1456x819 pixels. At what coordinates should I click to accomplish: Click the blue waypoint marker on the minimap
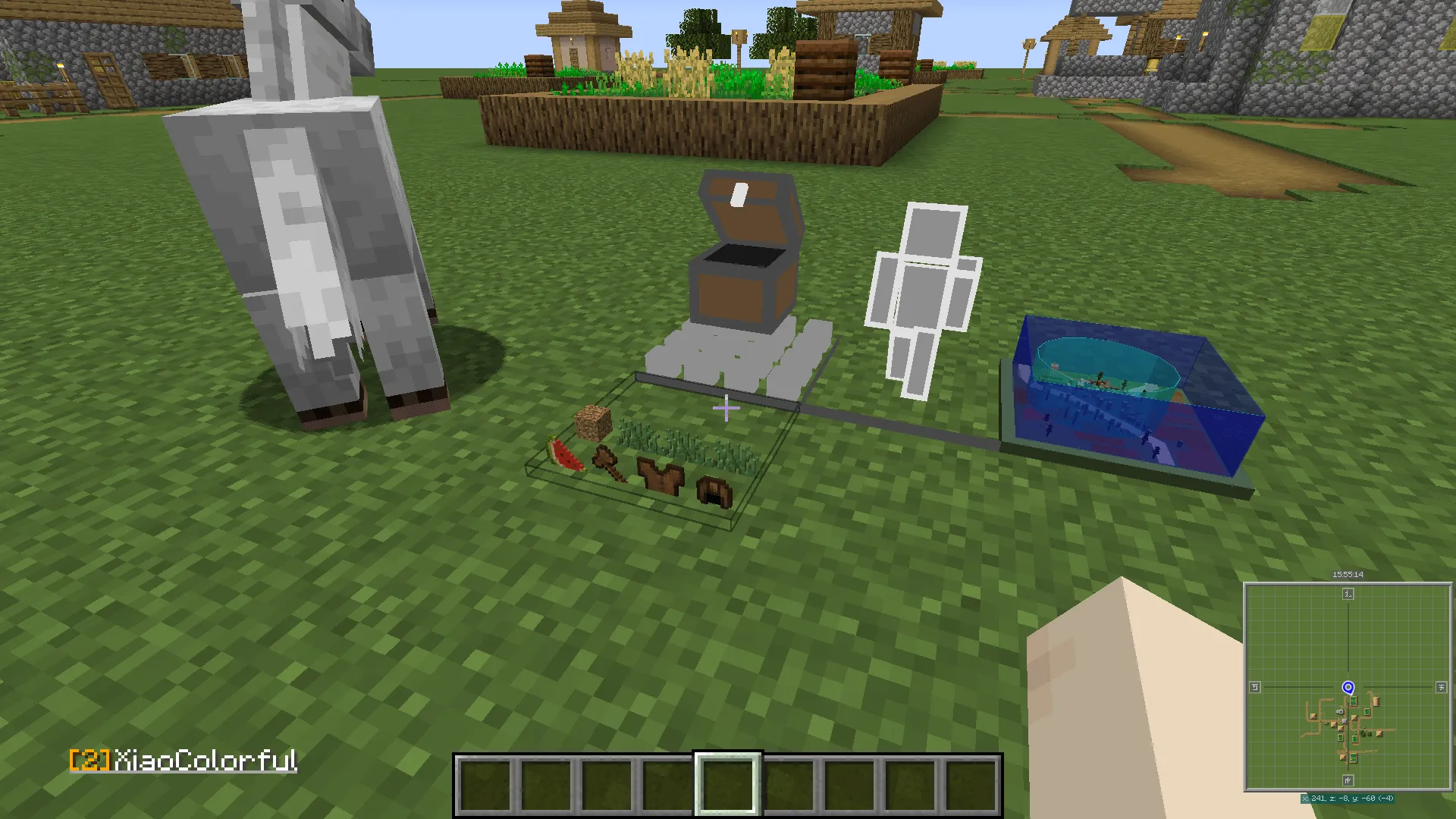coord(1348,689)
